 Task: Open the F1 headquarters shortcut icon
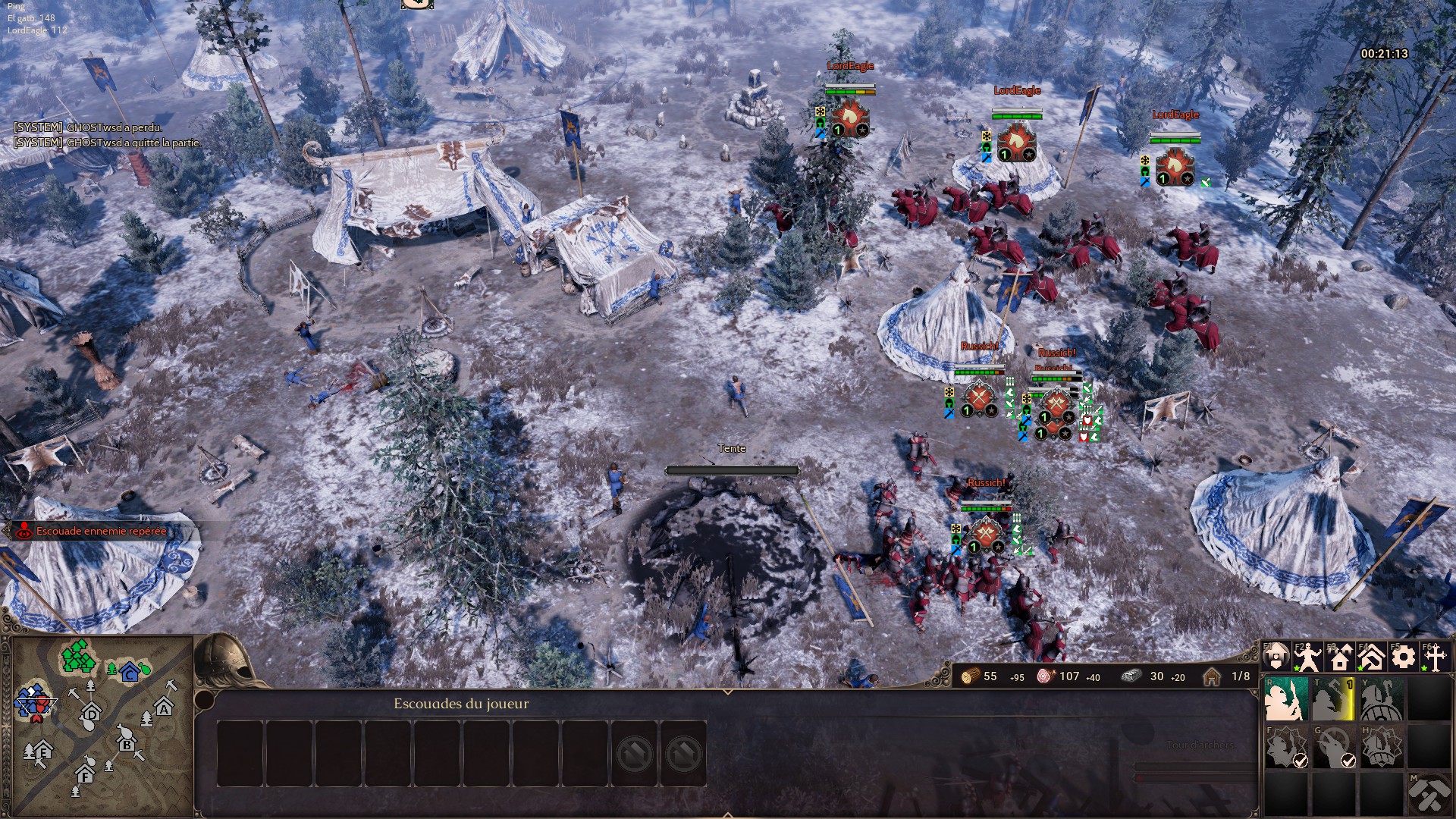click(x=1276, y=657)
